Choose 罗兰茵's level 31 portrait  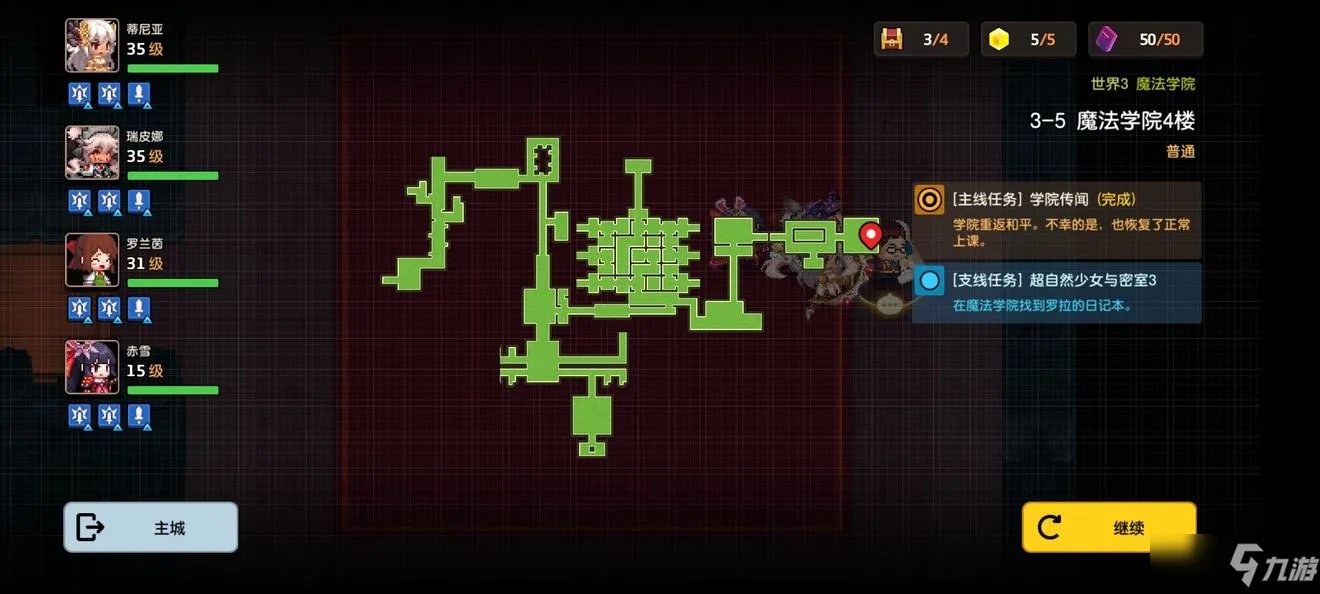tap(92, 260)
